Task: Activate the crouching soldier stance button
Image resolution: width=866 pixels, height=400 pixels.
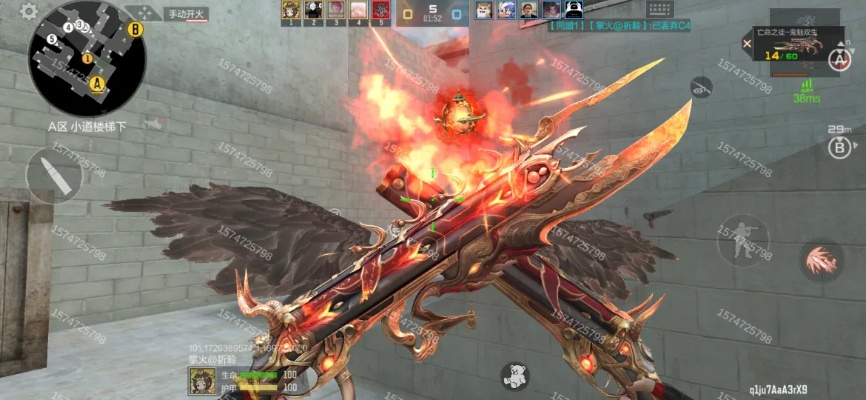Action: pyautogui.click(x=741, y=239)
